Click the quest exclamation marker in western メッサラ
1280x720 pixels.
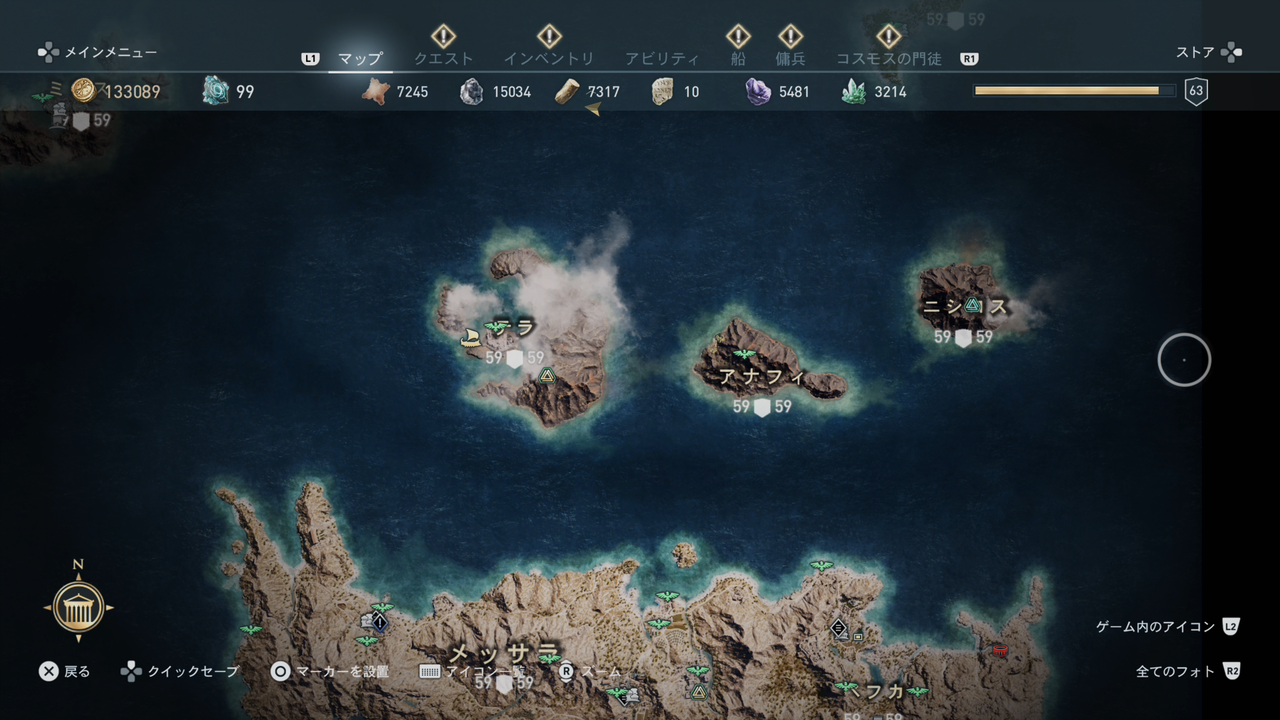pyautogui.click(x=379, y=622)
